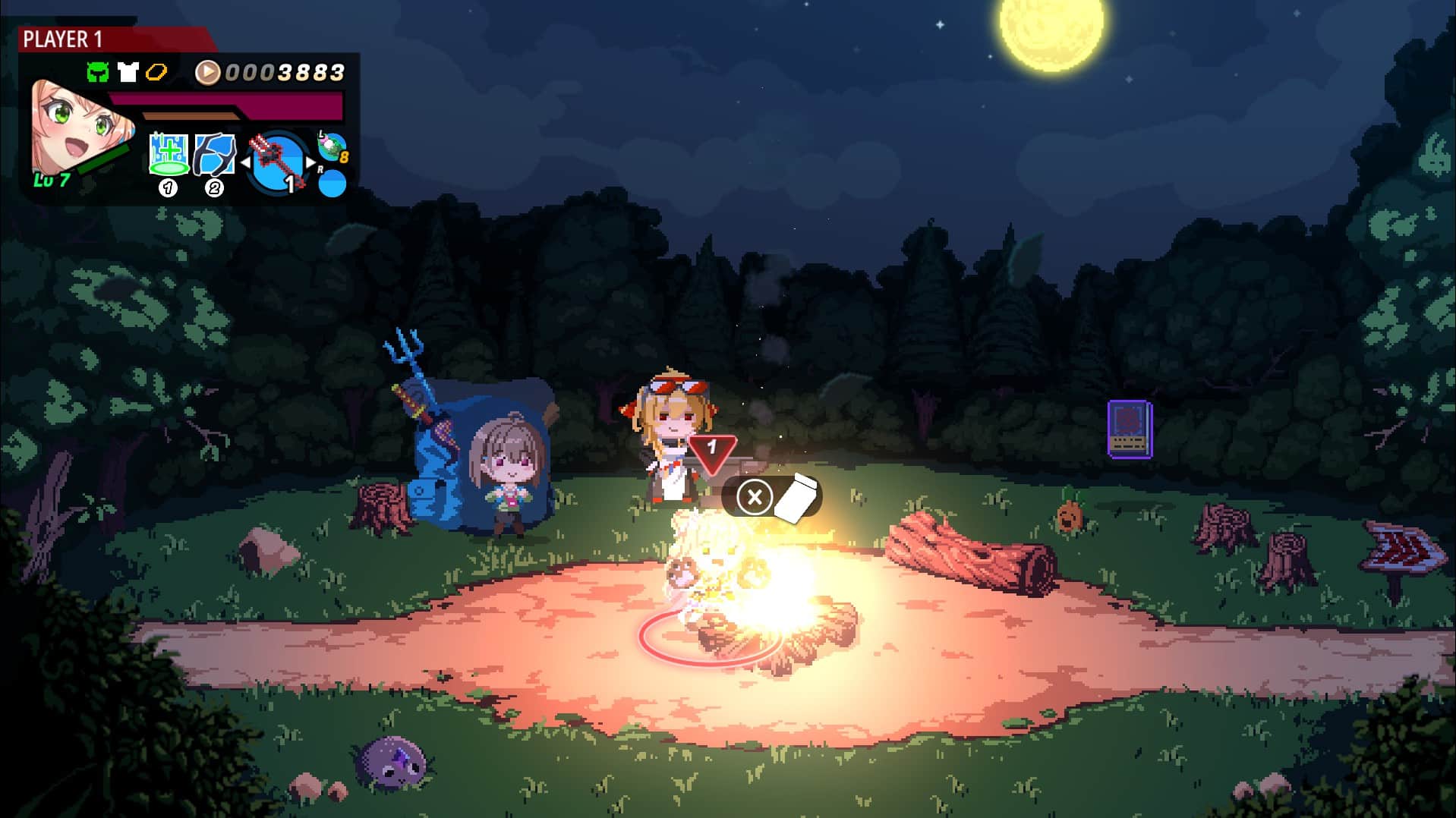The height and width of the screenshot is (818, 1456).
Task: Click the green helmet equipment icon
Action: [x=97, y=73]
